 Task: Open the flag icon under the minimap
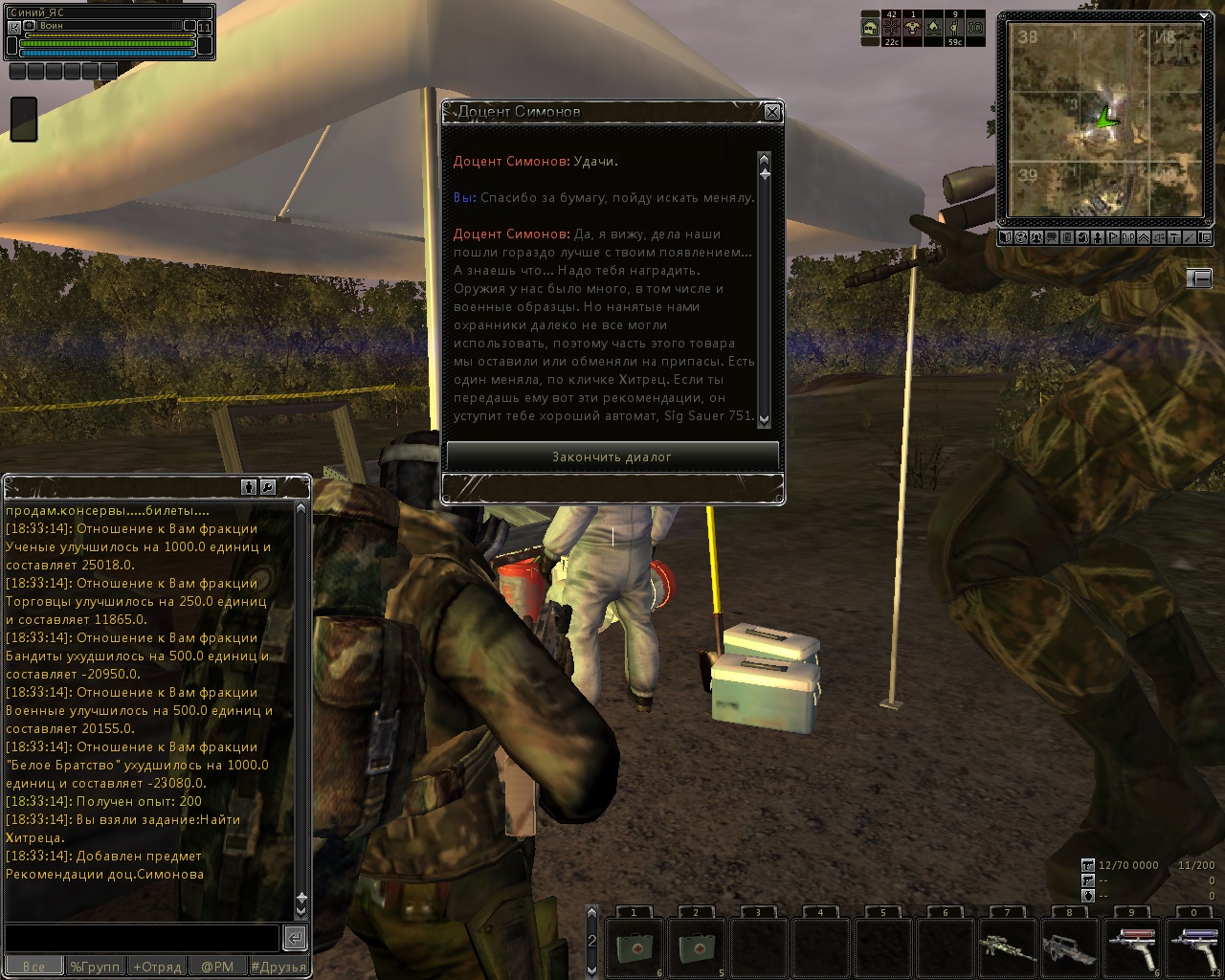tap(1113, 237)
